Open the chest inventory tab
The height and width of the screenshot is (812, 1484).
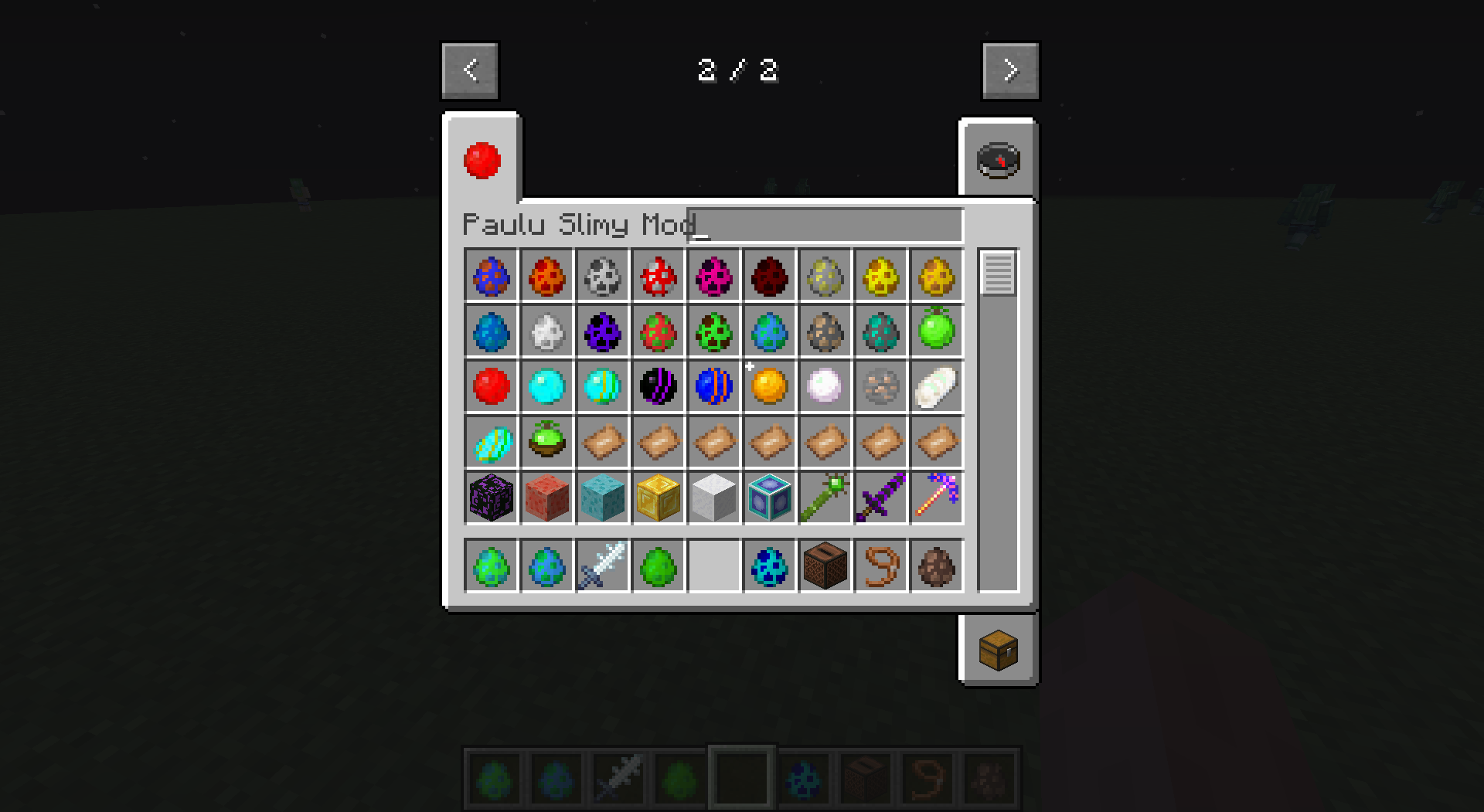click(x=998, y=649)
